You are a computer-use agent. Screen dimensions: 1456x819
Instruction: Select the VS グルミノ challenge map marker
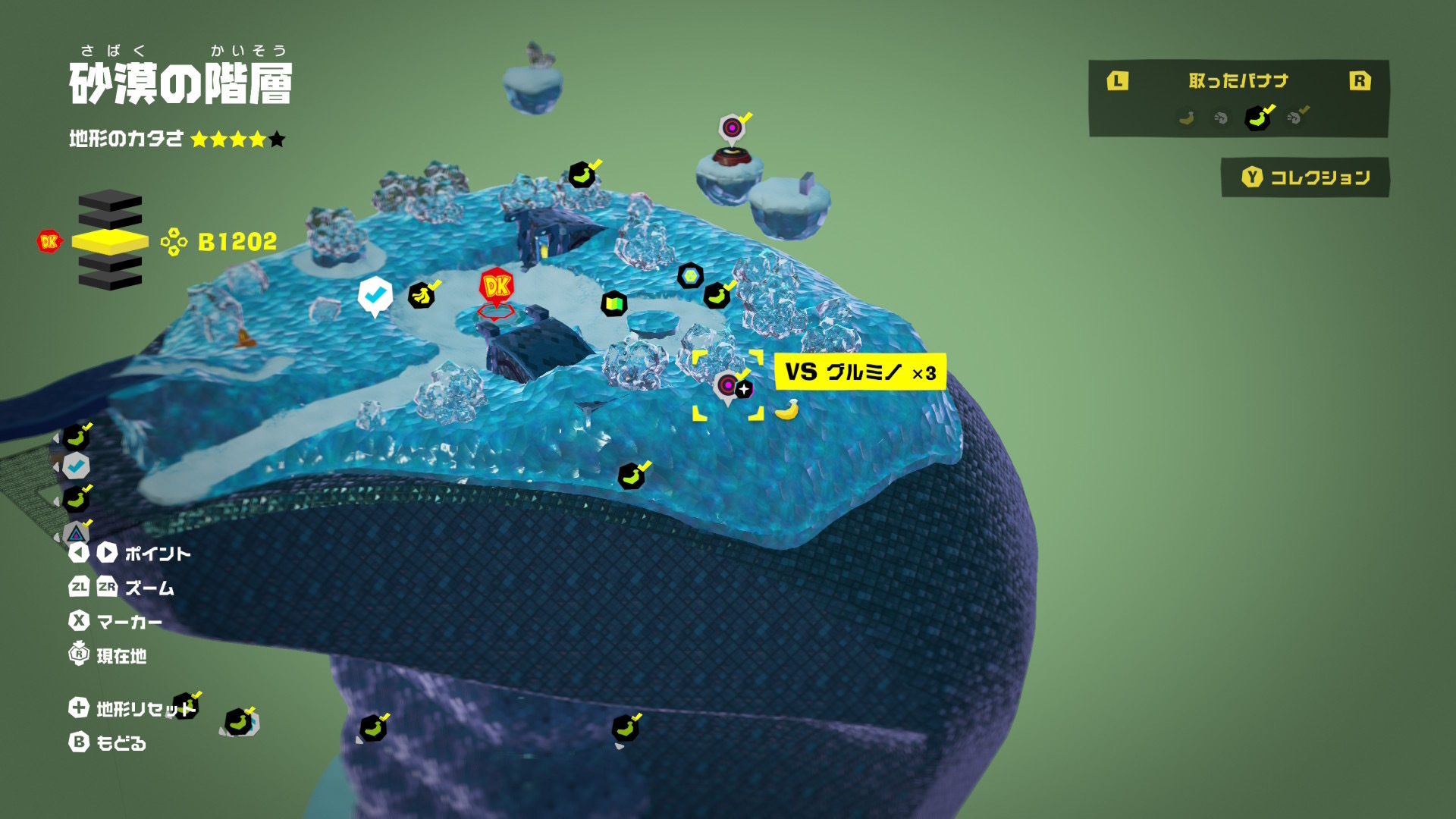tap(728, 386)
